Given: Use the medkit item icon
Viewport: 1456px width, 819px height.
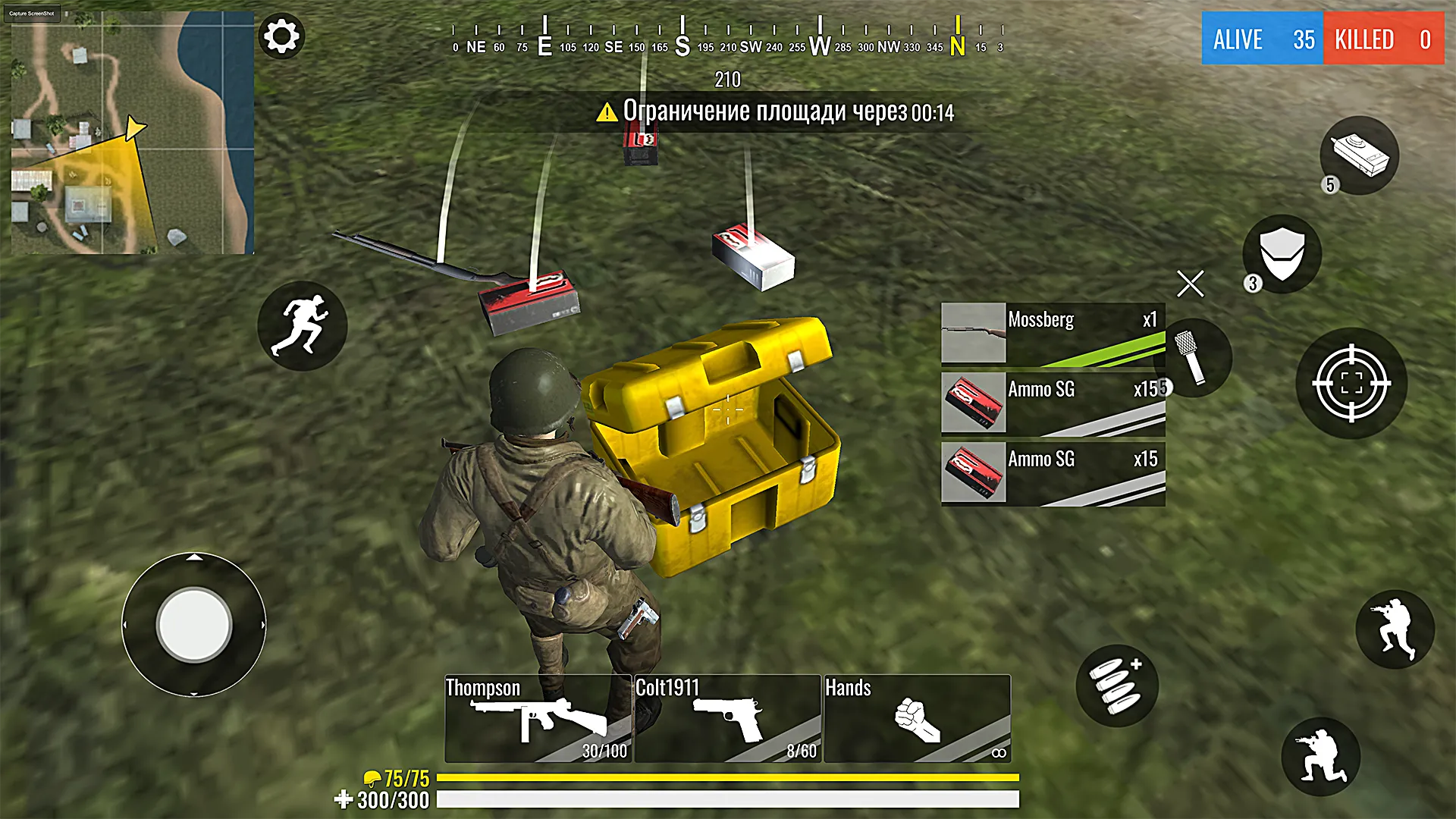Looking at the screenshot, I should pos(1359,155).
